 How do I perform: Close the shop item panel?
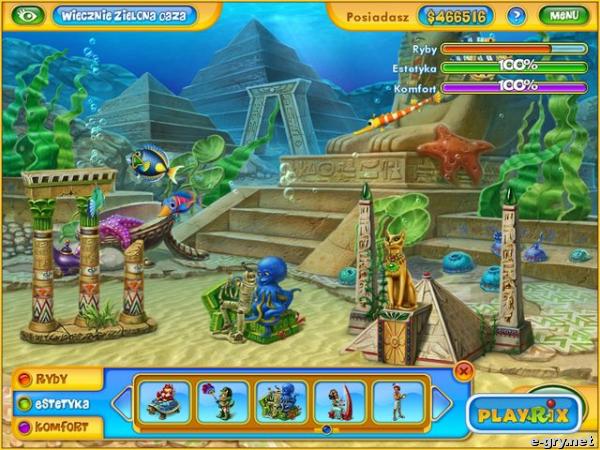tap(463, 370)
